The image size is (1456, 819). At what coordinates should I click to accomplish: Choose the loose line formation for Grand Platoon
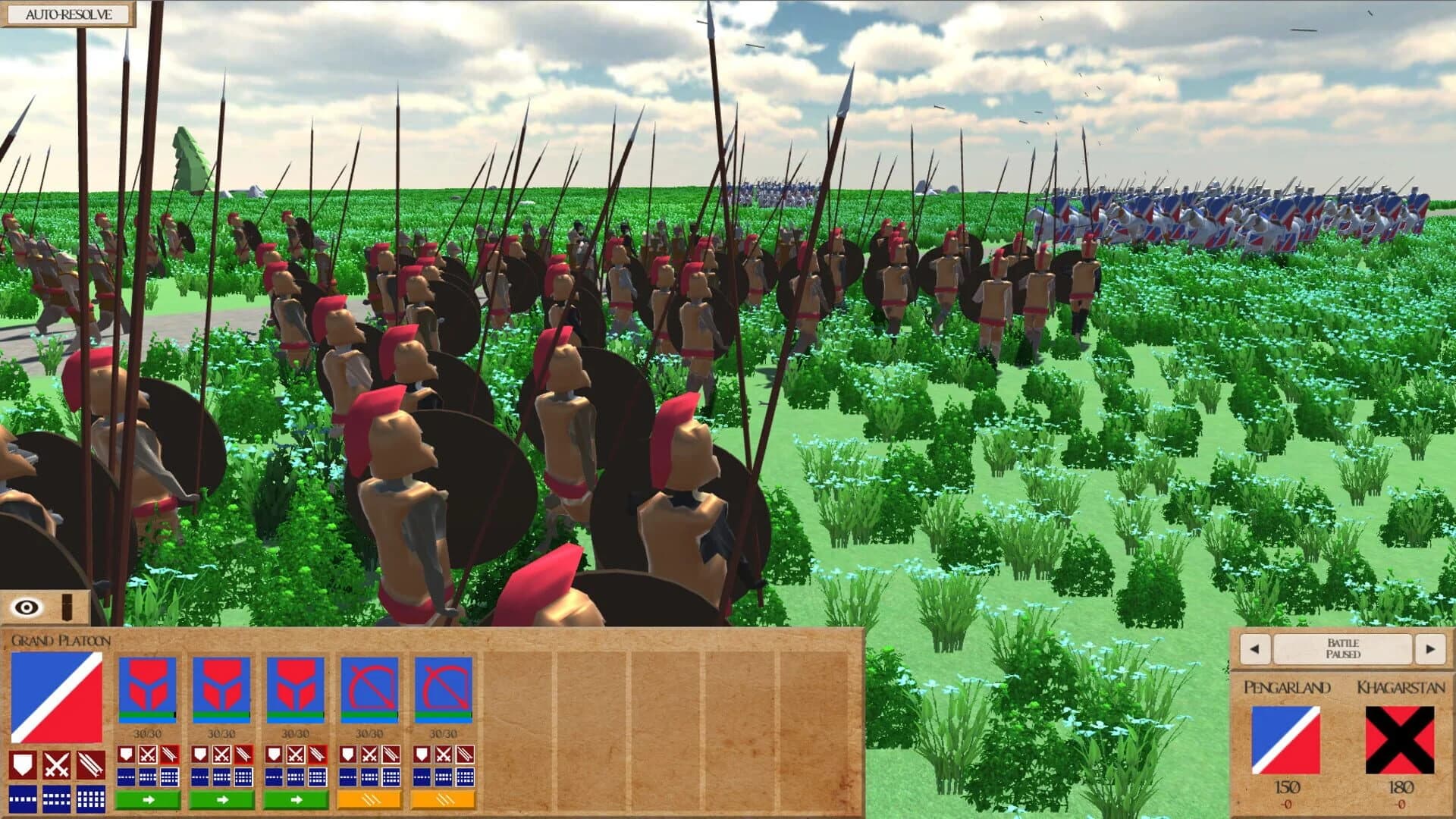click(22, 801)
